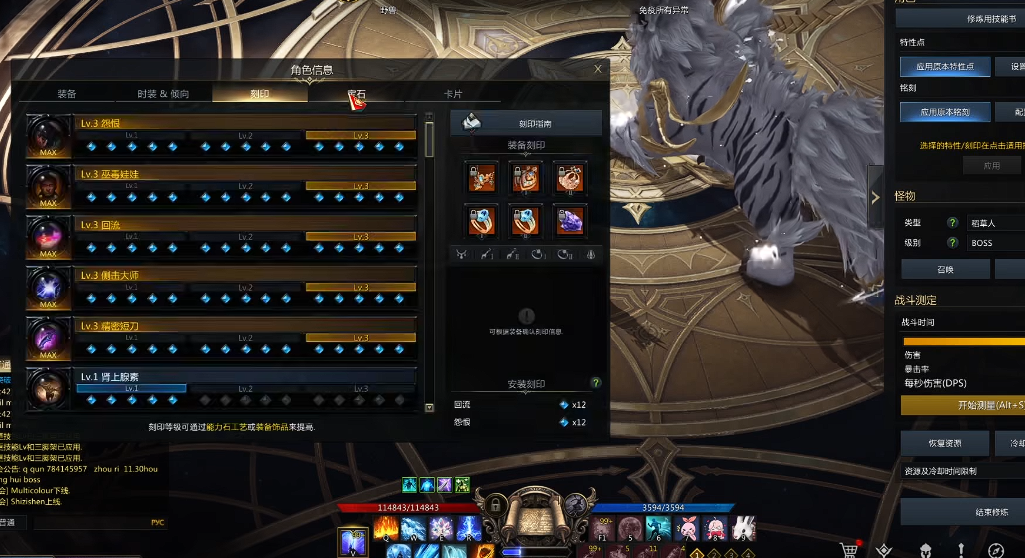Image resolution: width=1025 pixels, height=558 pixels.
Task: Summon the monster with 召唤 button
Action: [x=945, y=269]
